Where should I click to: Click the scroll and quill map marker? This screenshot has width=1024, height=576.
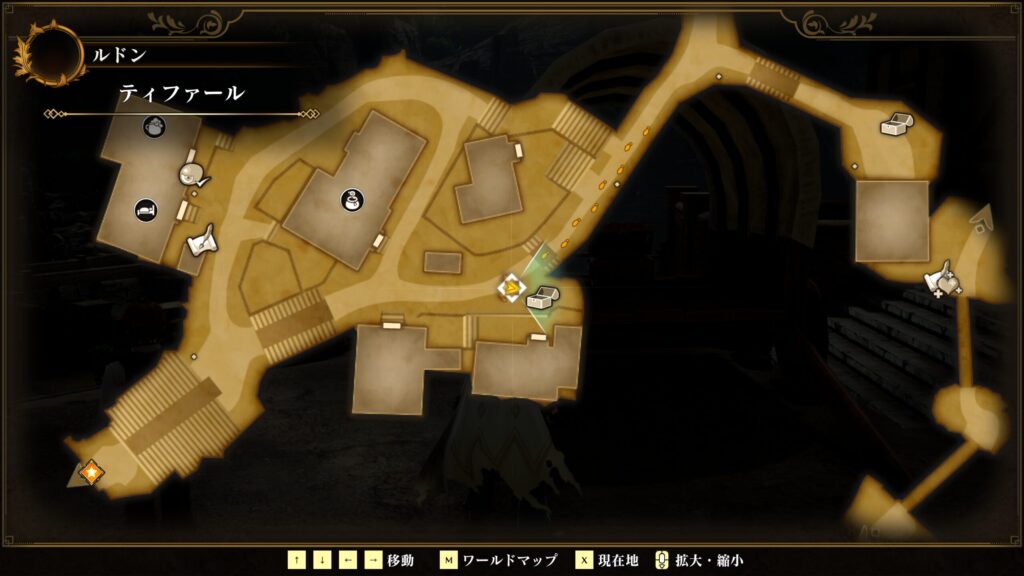[x=203, y=240]
